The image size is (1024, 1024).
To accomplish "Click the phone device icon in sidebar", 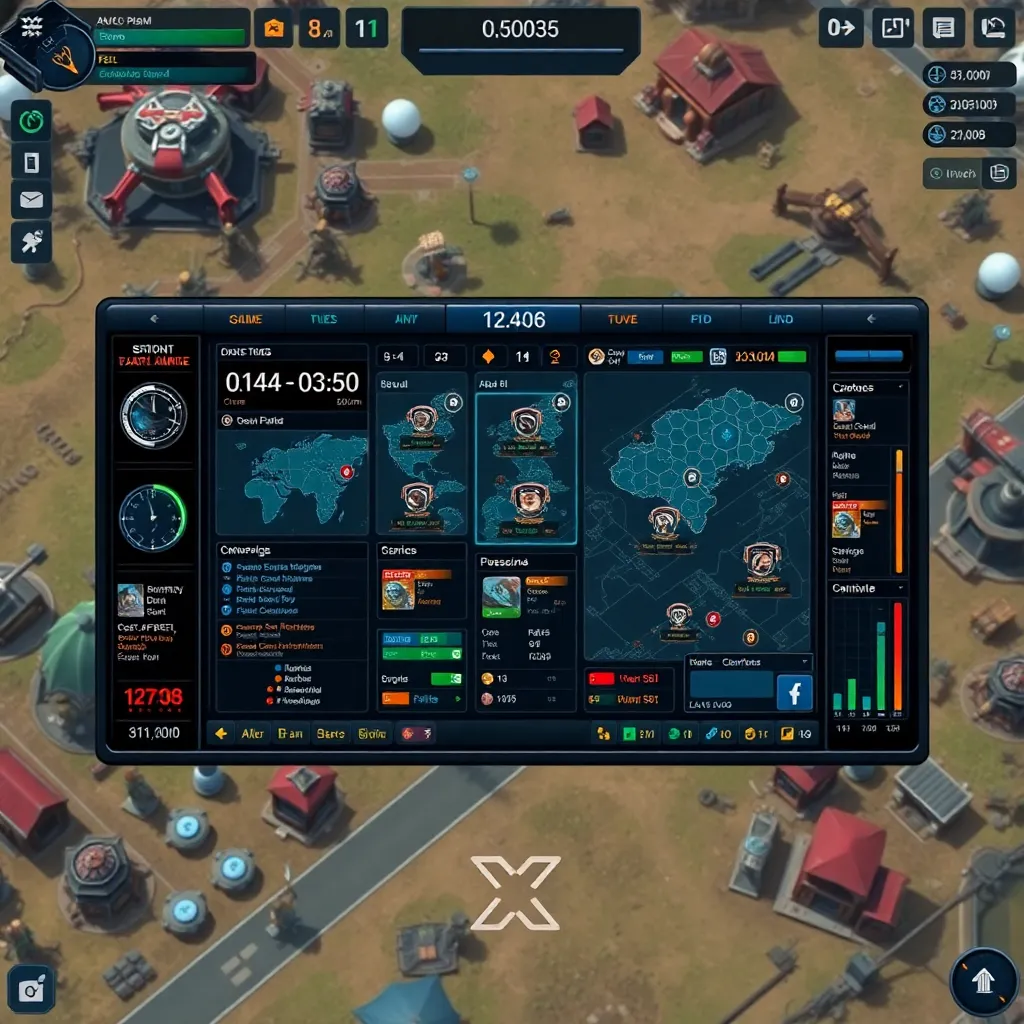I will coord(31,162).
